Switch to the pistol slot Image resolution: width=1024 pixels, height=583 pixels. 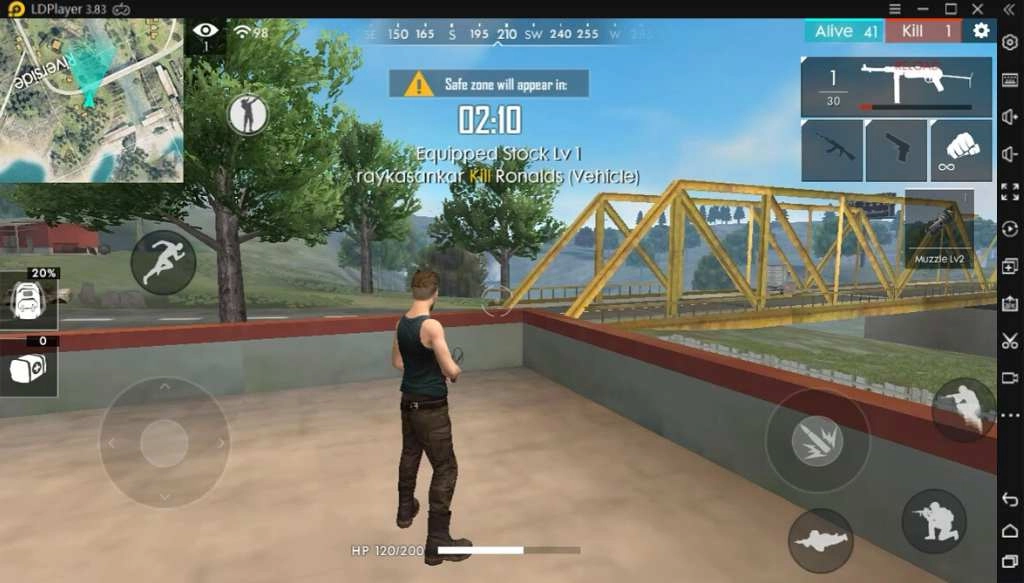(x=896, y=150)
